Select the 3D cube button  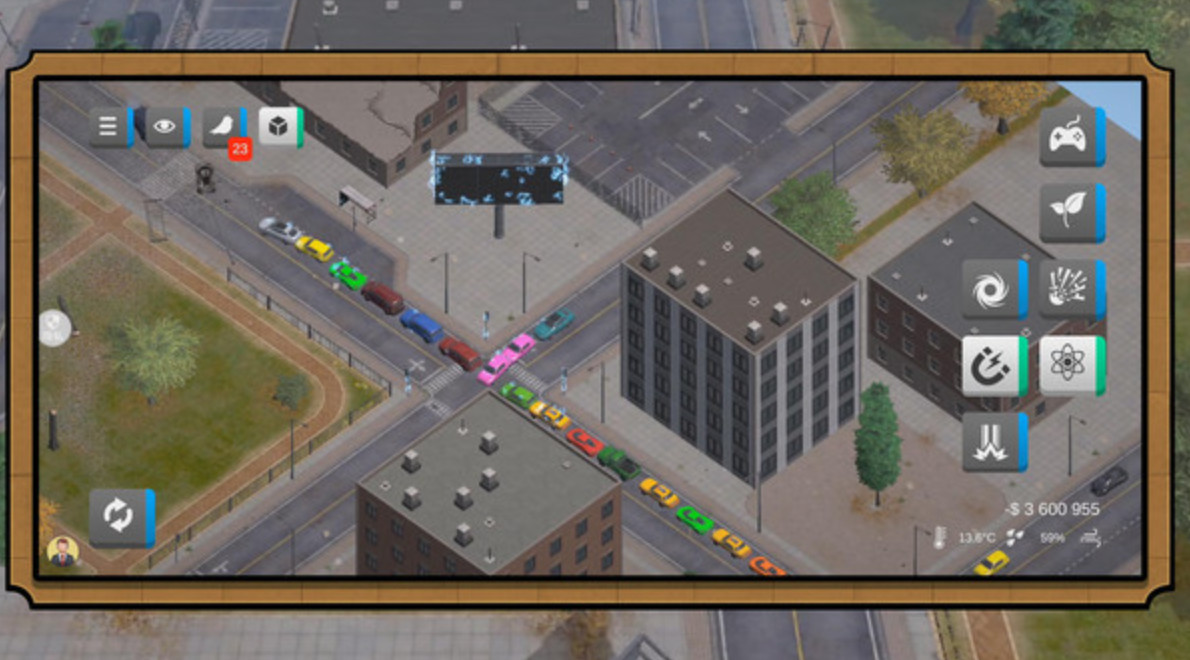(x=278, y=128)
